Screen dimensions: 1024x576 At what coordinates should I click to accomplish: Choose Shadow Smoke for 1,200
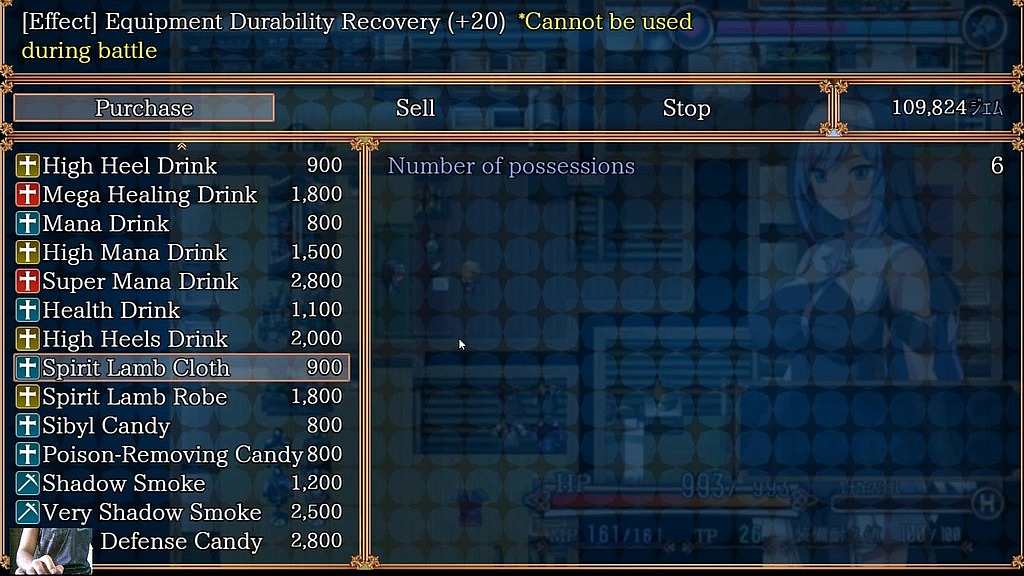tap(180, 484)
